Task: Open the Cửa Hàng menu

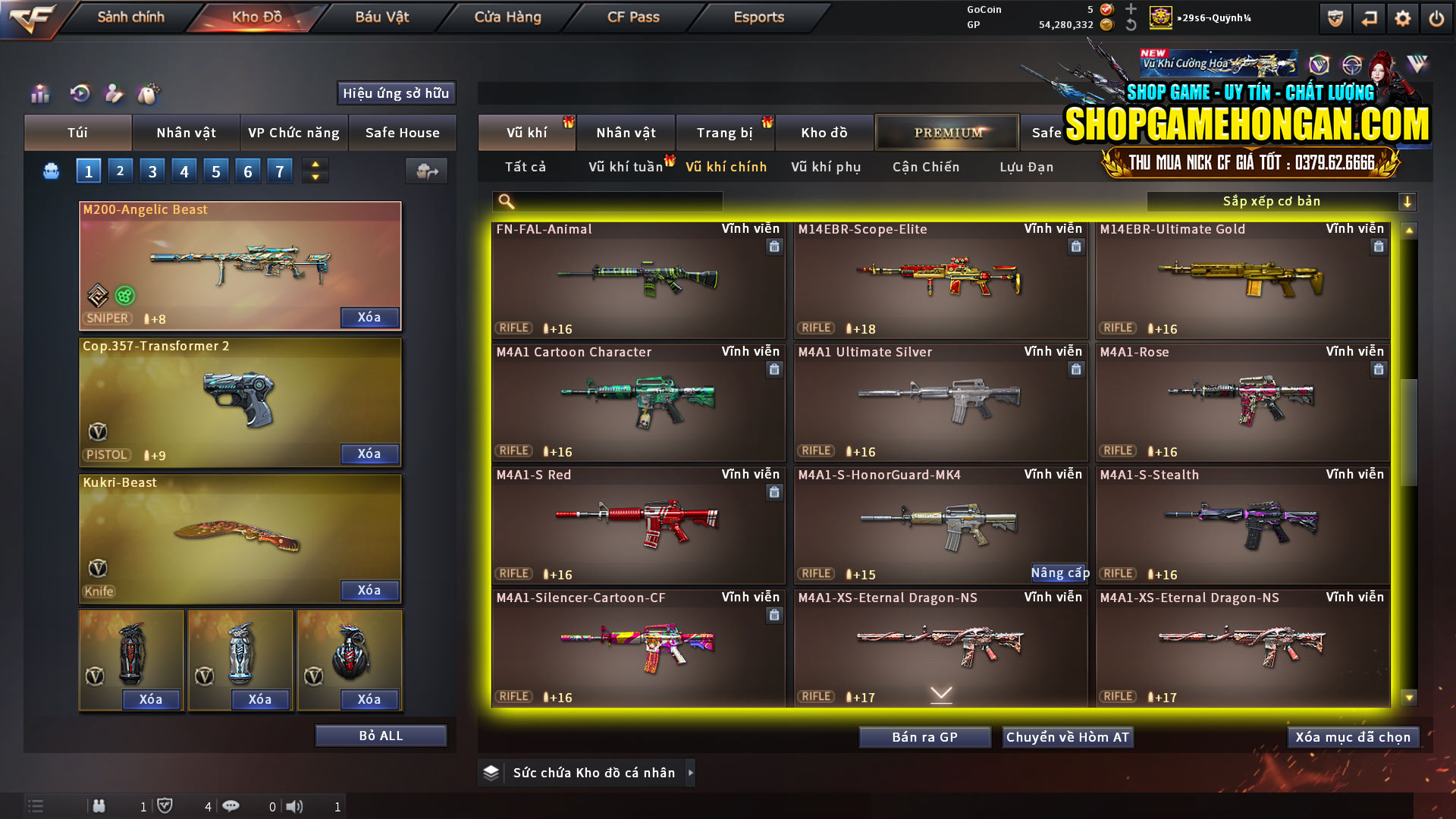Action: tap(507, 17)
